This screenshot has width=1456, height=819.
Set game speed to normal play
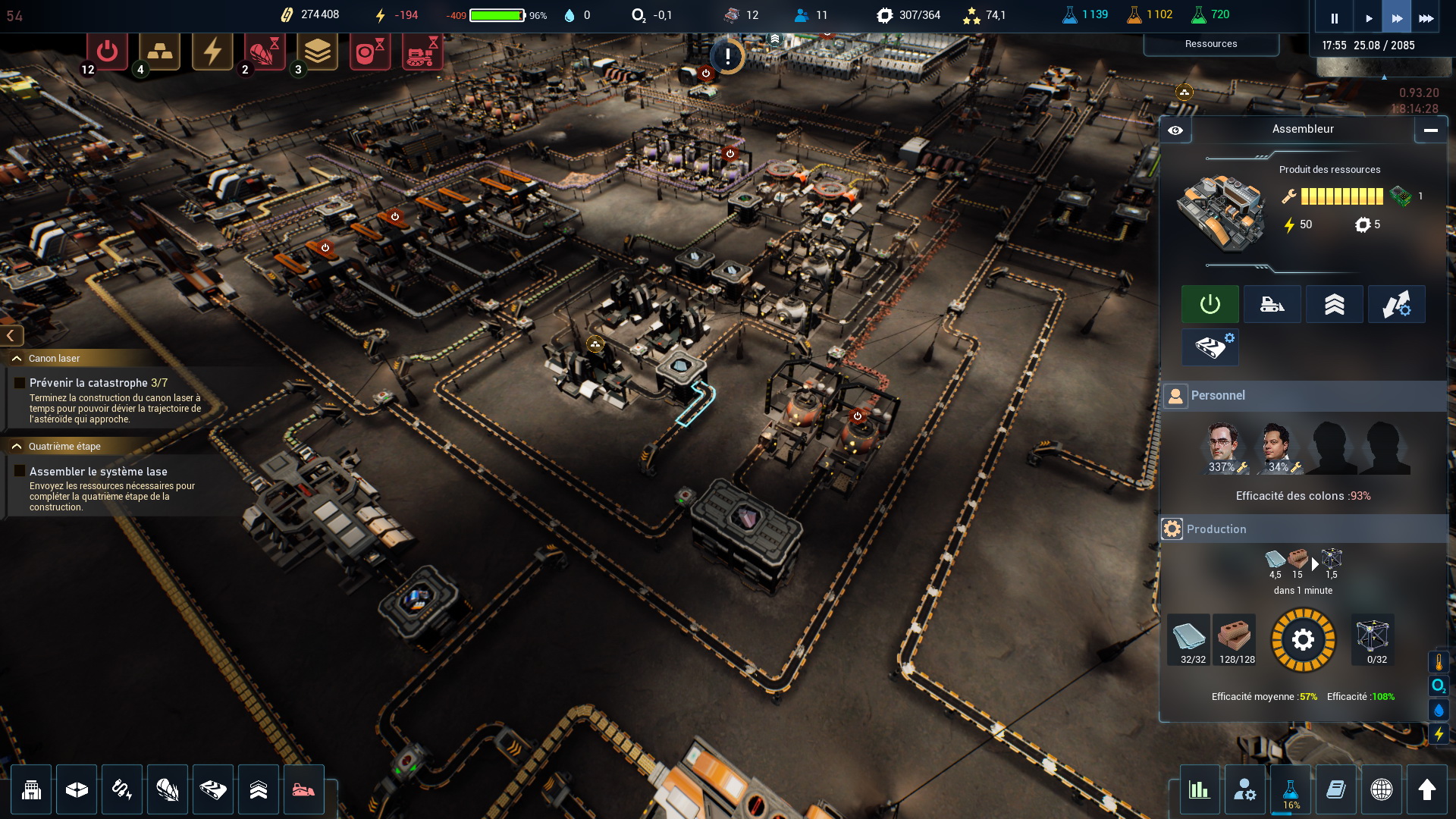pyautogui.click(x=1368, y=18)
